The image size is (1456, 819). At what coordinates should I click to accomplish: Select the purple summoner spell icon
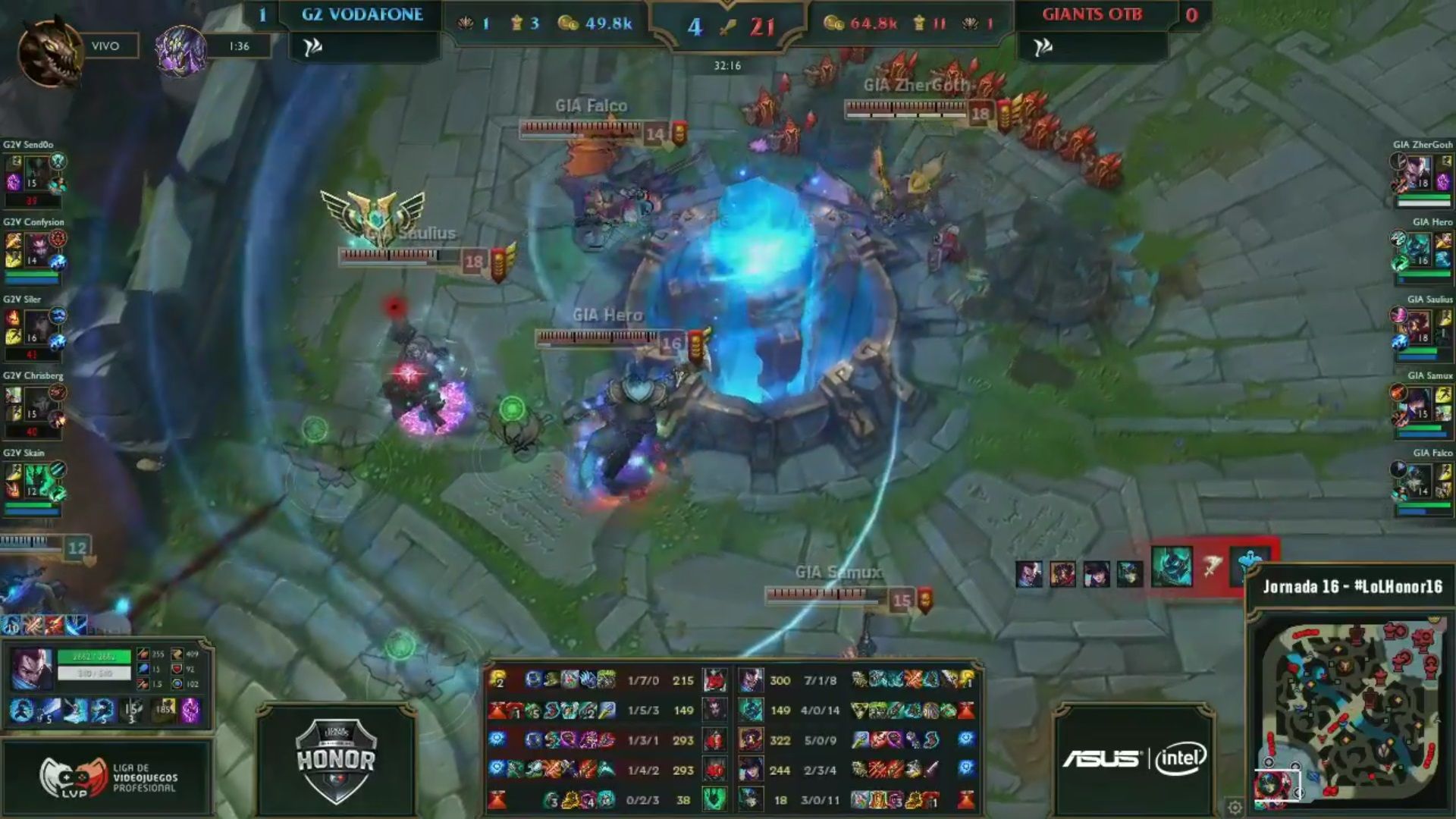coord(190,711)
